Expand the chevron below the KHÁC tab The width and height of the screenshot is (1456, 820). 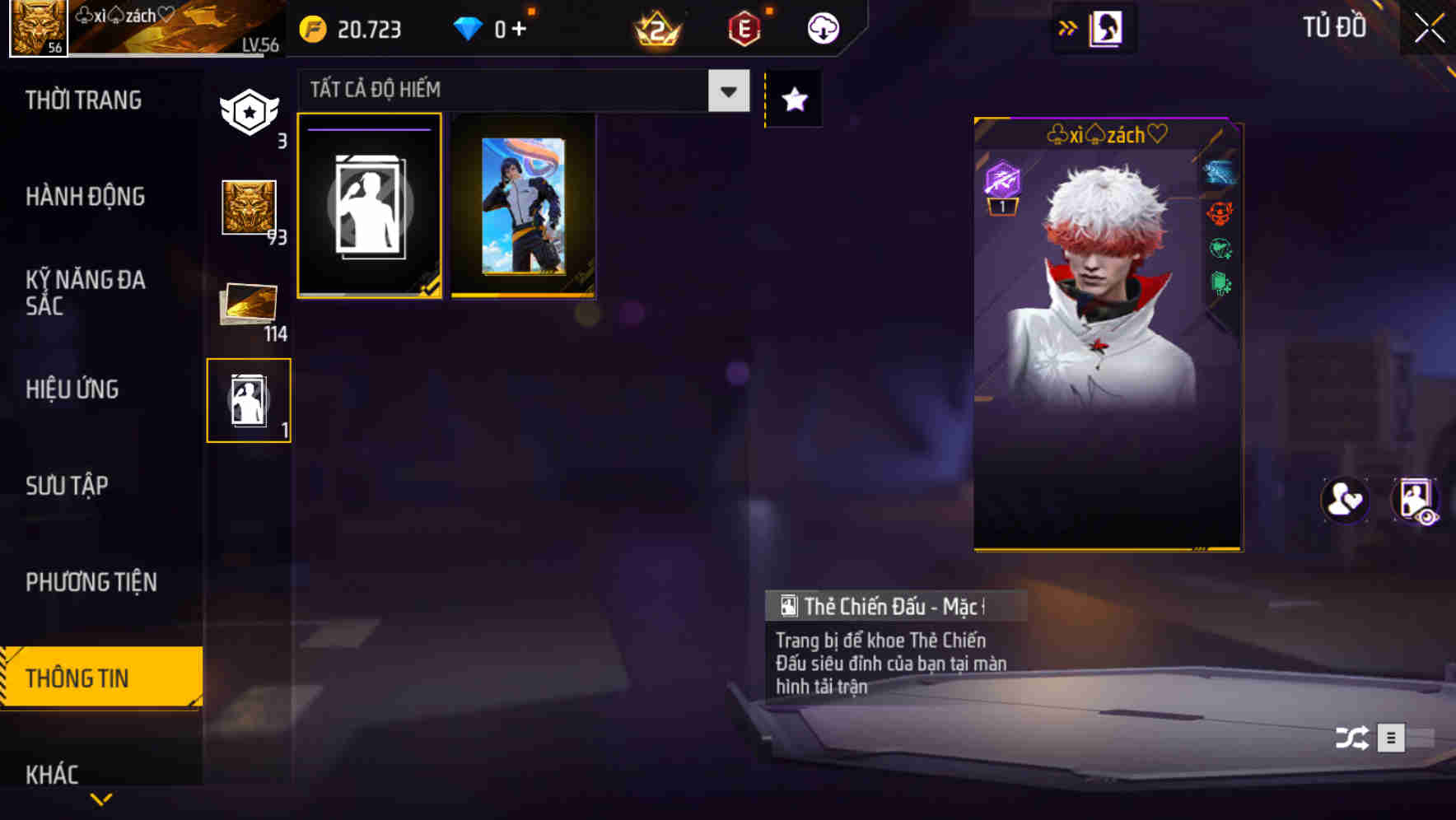pos(101,799)
